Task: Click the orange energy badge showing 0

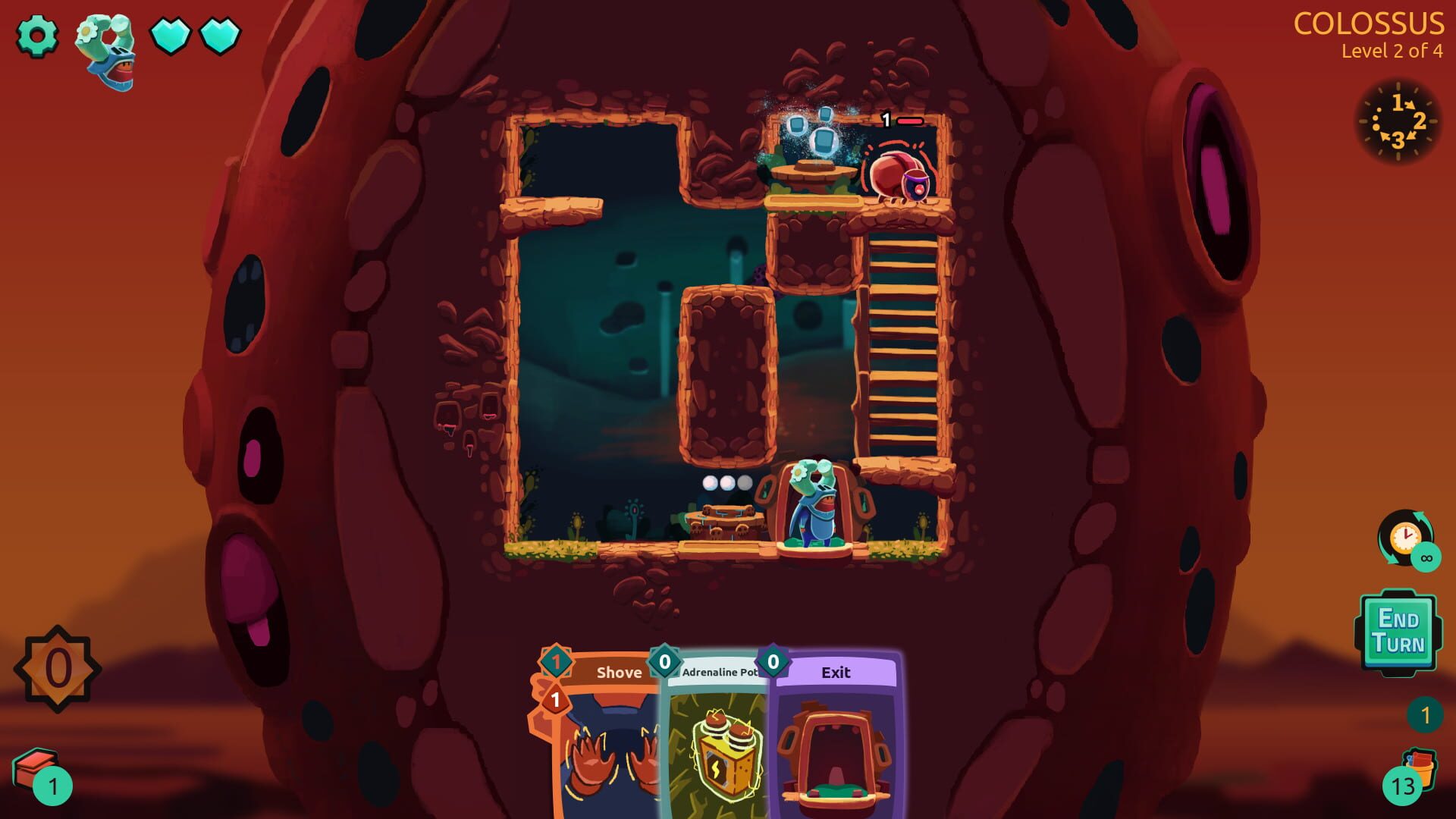Action: coord(57,667)
